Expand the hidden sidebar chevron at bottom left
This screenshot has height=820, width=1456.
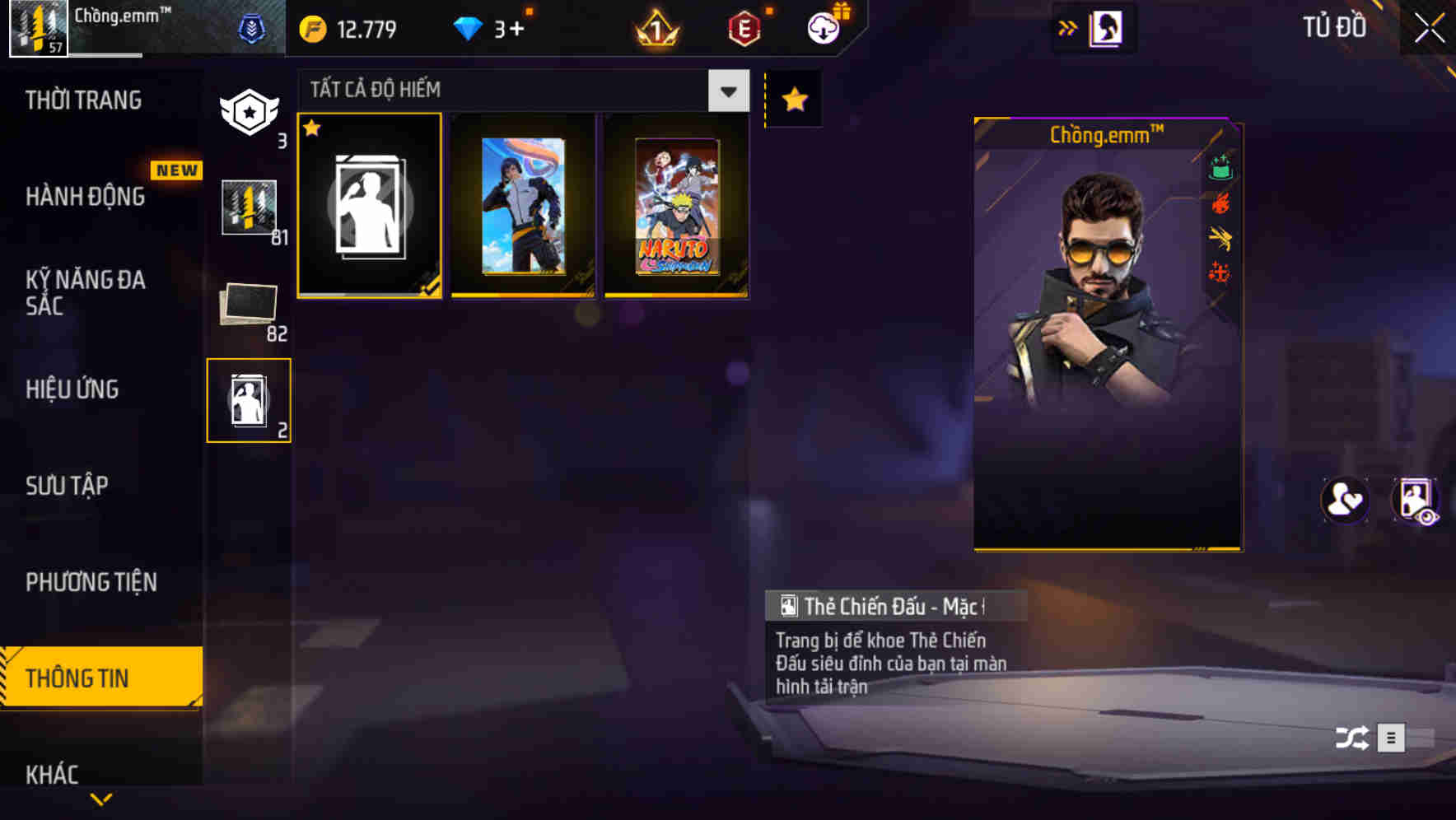click(x=100, y=799)
